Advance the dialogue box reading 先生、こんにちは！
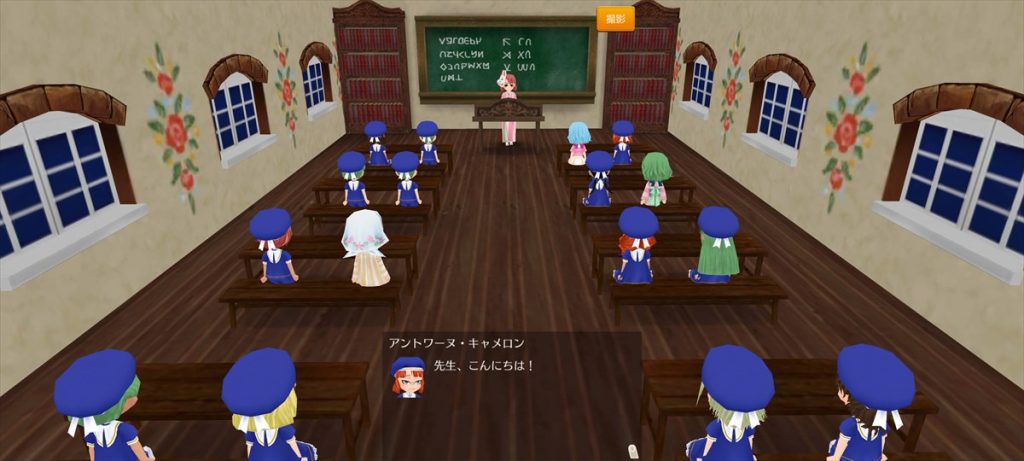Viewport: 1024px width, 461px height. click(511, 385)
